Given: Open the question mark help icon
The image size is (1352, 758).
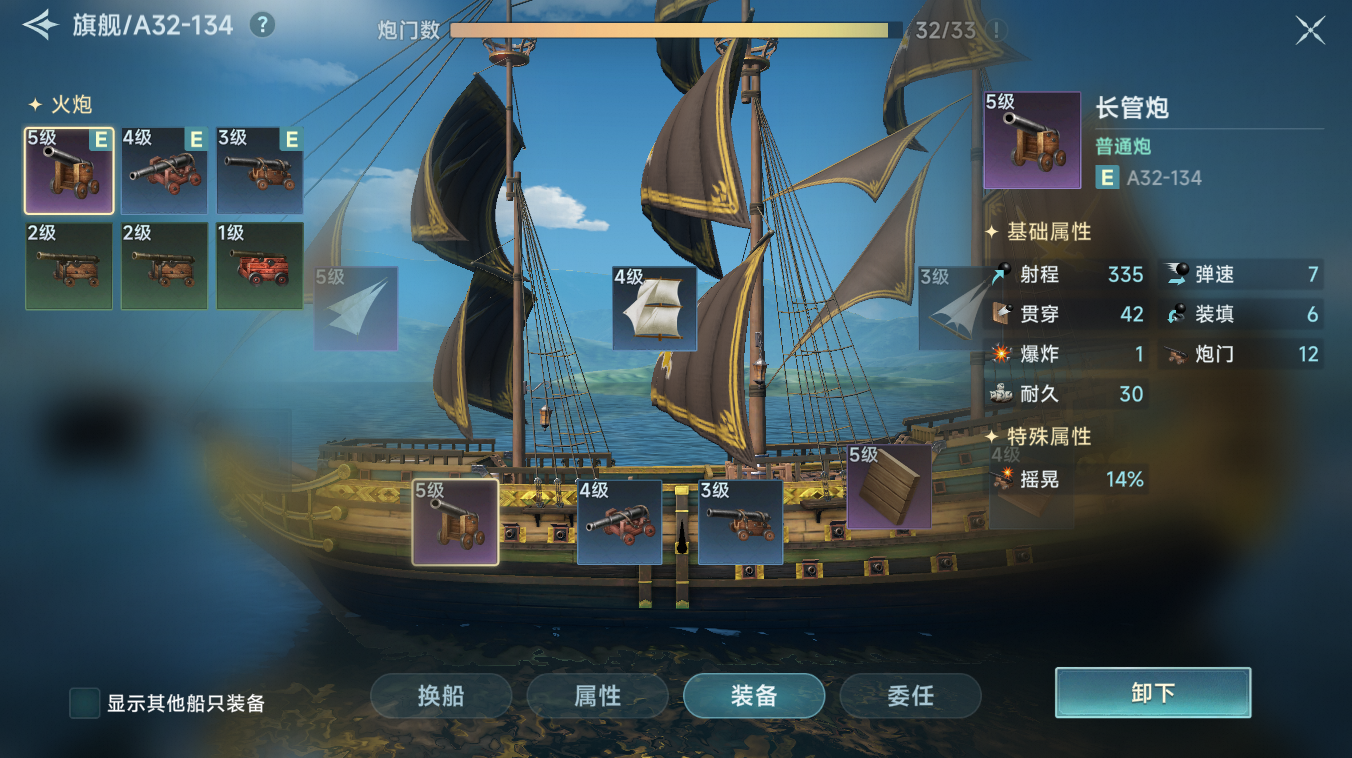Looking at the screenshot, I should tap(262, 25).
